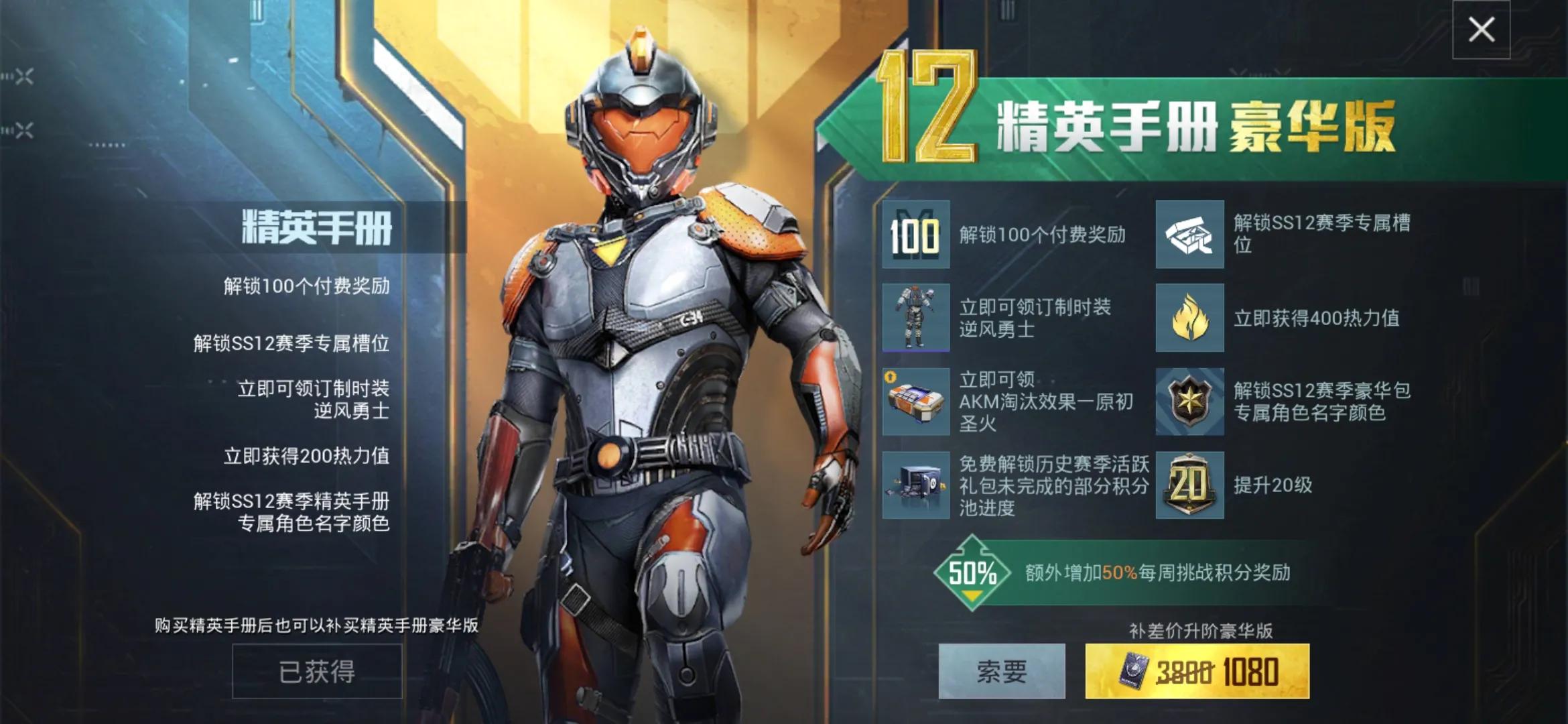View the 逆风勇士 outfit reward icon
Viewport: 1568px width, 724px height.
coord(915,318)
